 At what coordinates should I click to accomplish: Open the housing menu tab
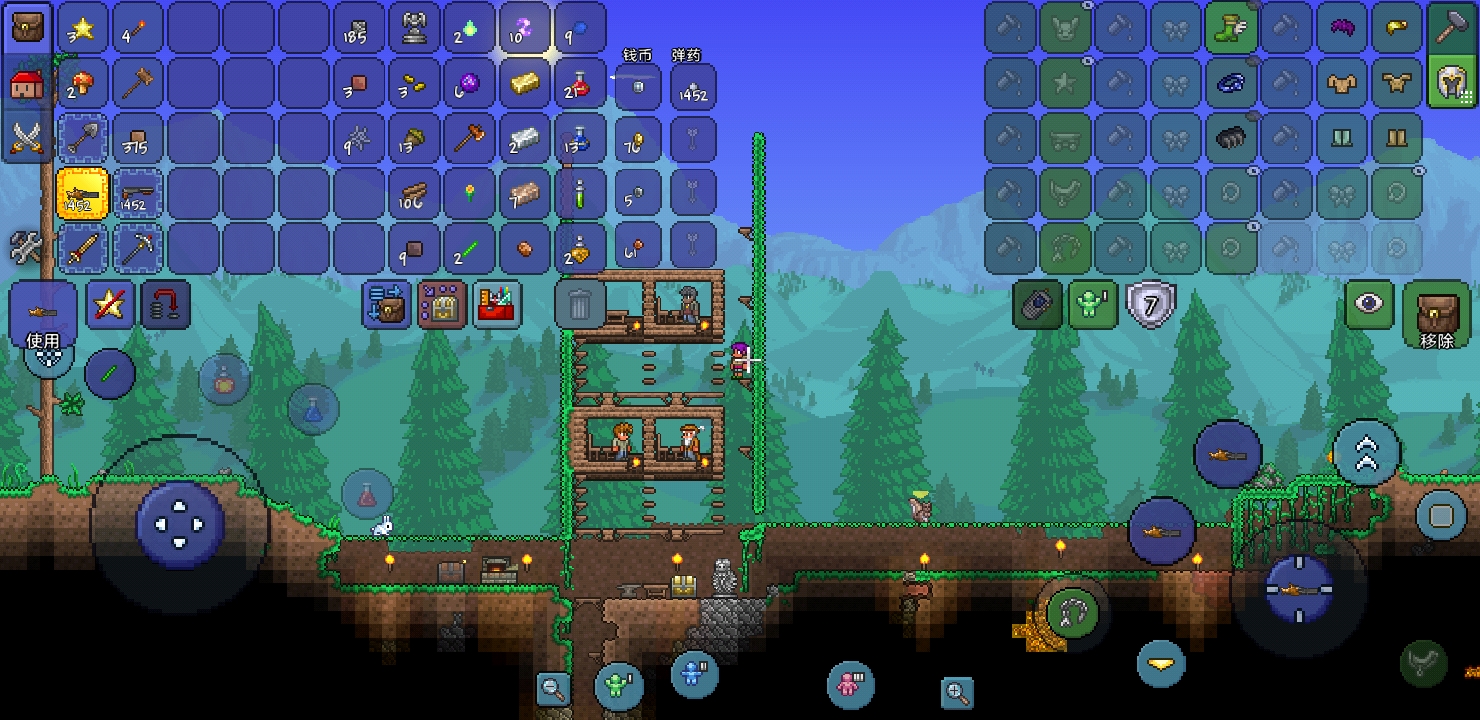tap(27, 82)
